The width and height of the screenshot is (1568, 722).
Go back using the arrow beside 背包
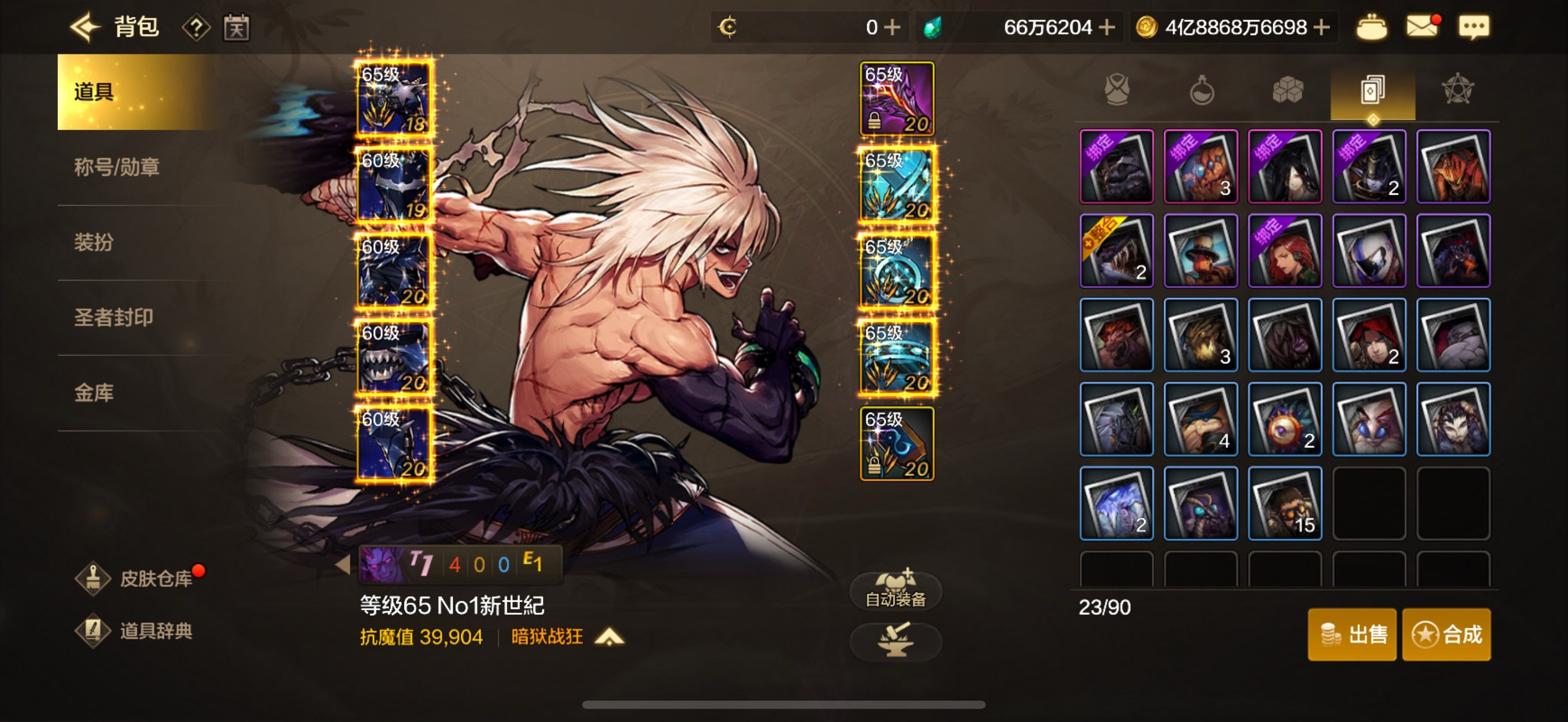[86, 27]
